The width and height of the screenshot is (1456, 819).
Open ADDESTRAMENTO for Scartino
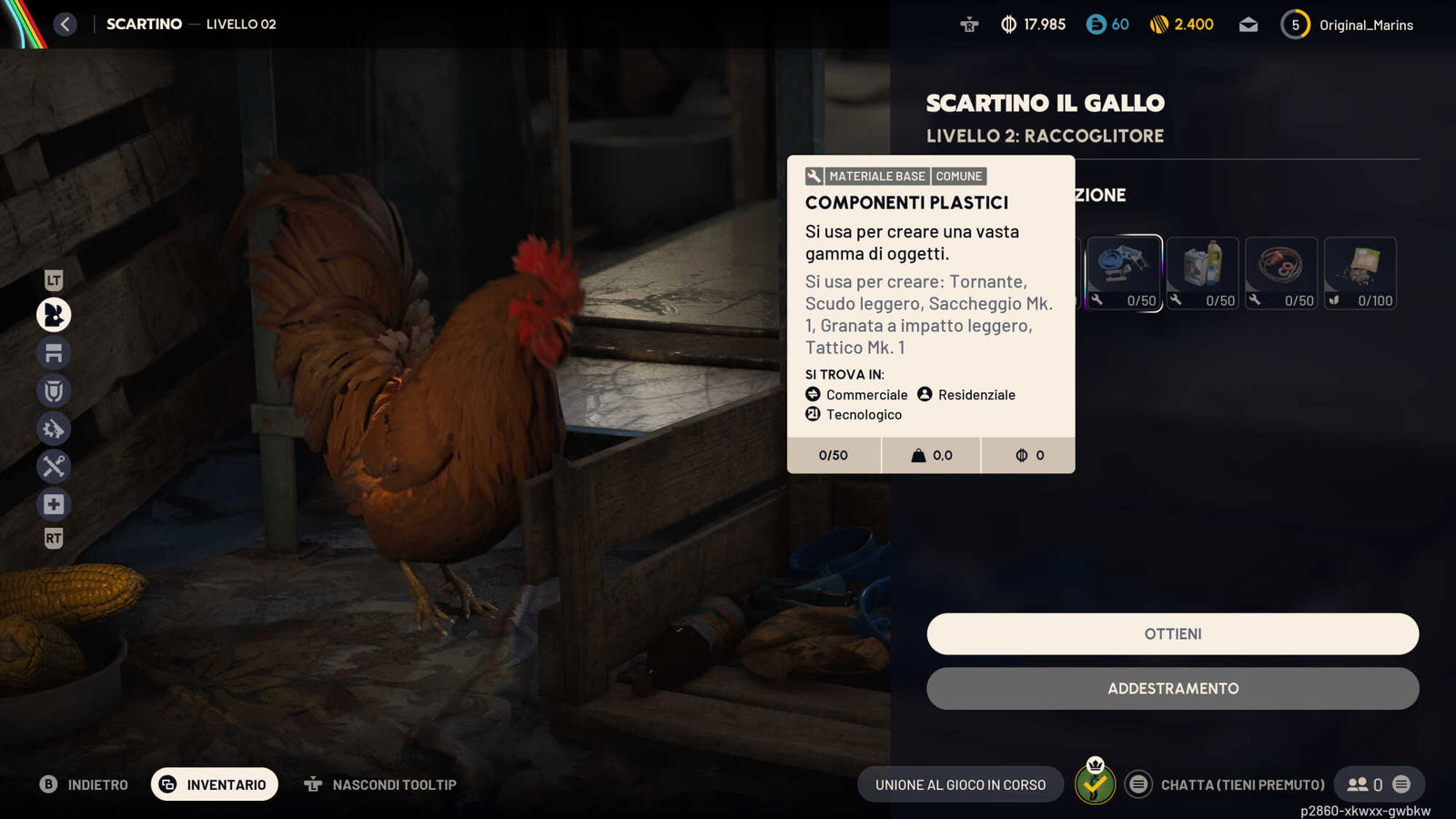tap(1172, 689)
